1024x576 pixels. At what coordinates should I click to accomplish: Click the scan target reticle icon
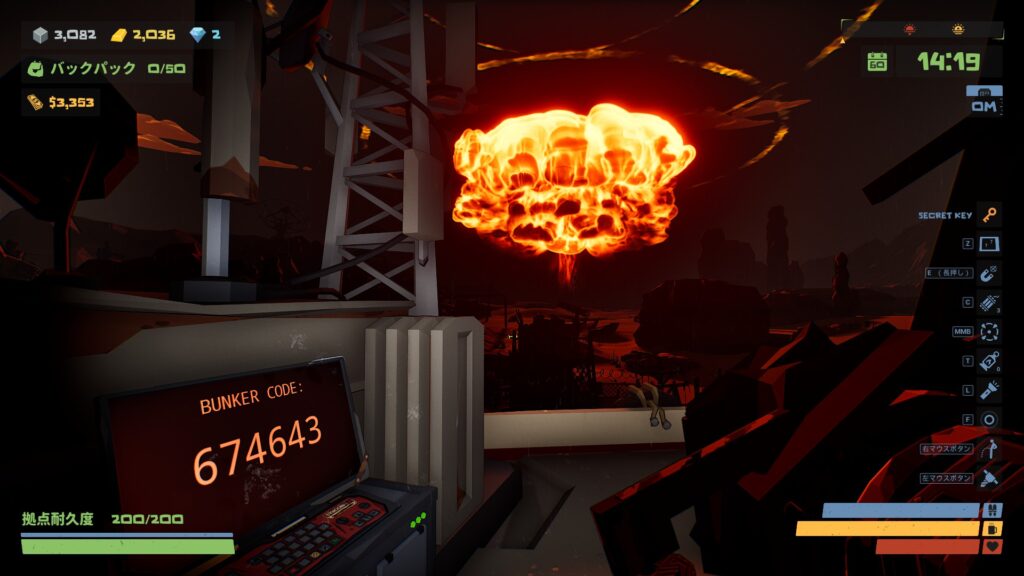click(x=989, y=332)
